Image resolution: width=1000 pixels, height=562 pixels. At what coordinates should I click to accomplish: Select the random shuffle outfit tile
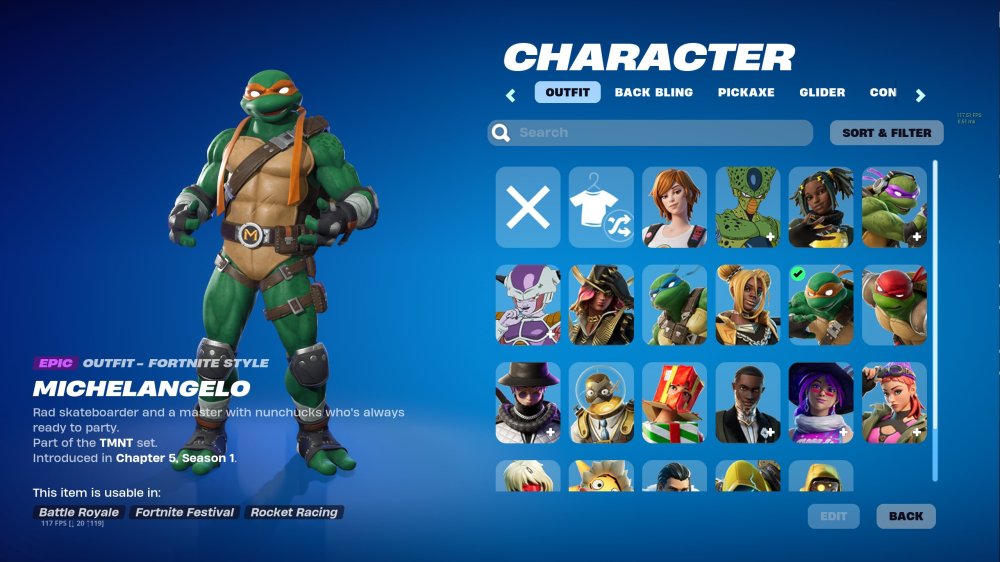[601, 207]
